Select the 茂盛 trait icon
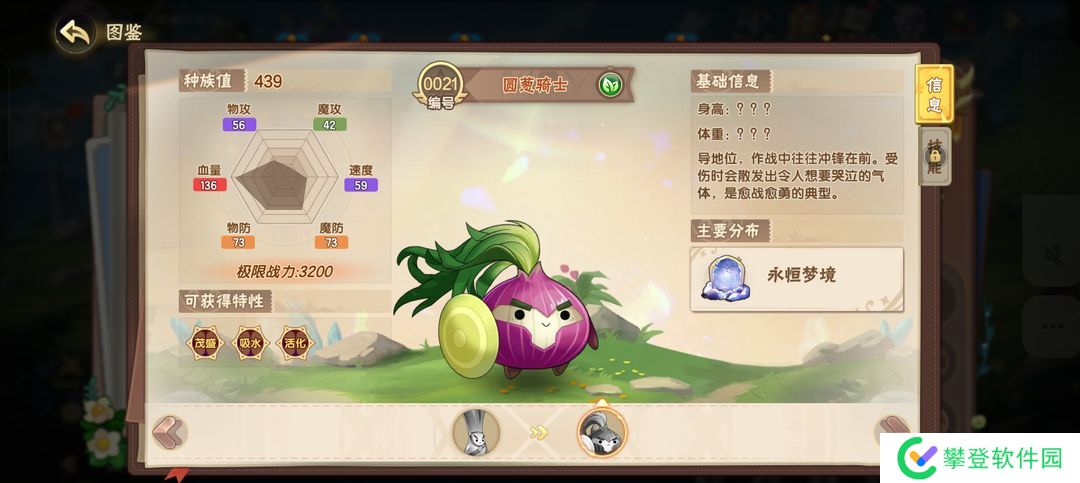 point(204,343)
